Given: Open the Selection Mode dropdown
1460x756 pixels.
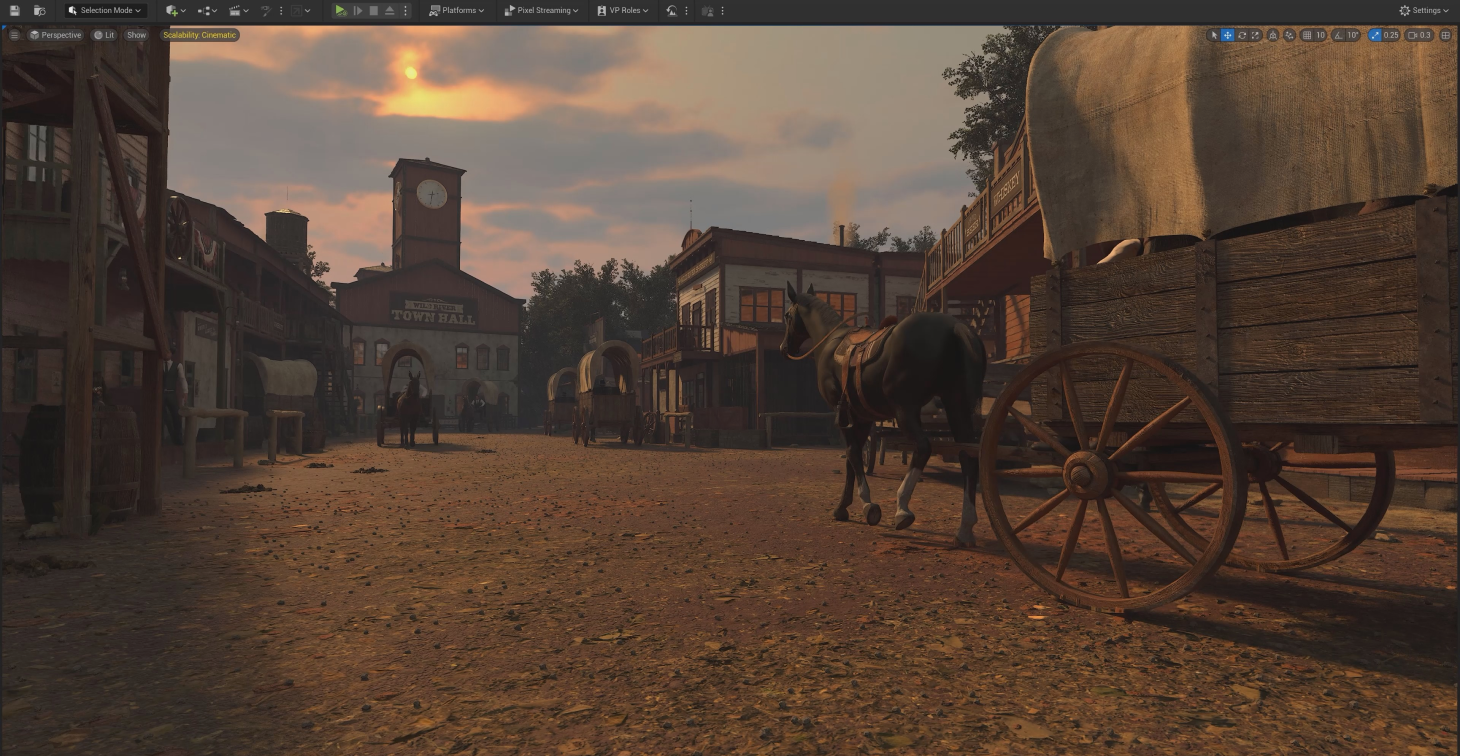Looking at the screenshot, I should (105, 10).
